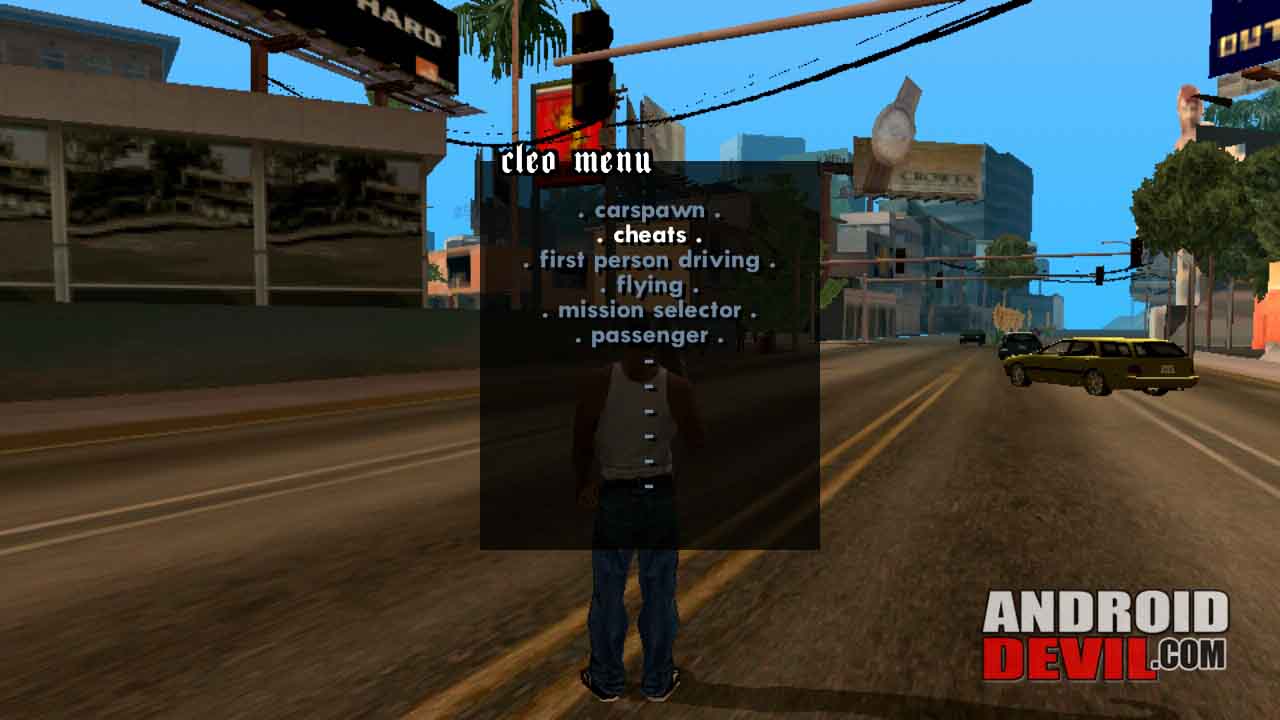Viewport: 1280px width, 720px height.
Task: Enable the passenger mode option
Action: click(x=650, y=336)
